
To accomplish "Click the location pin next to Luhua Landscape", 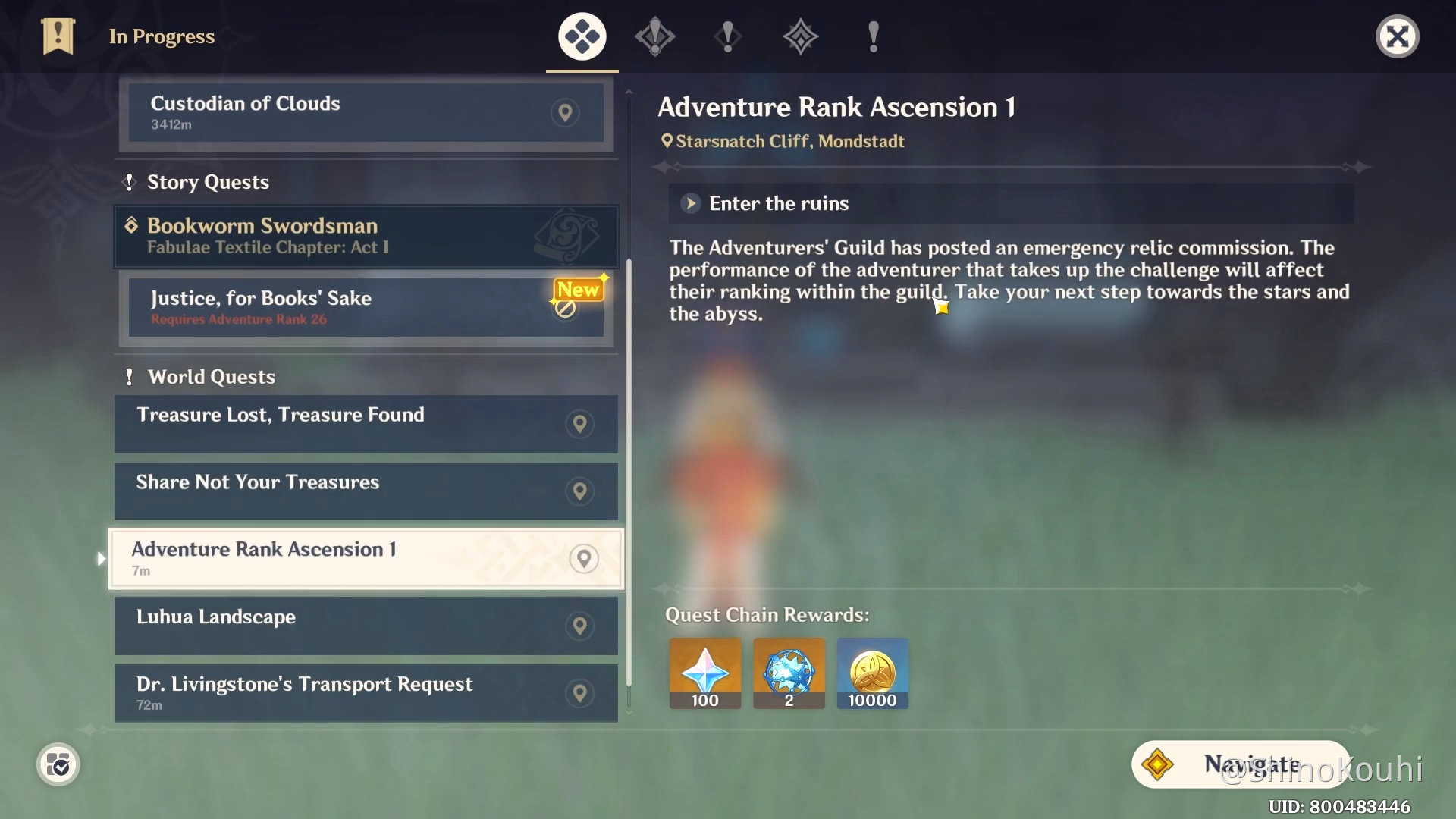I will 579,626.
